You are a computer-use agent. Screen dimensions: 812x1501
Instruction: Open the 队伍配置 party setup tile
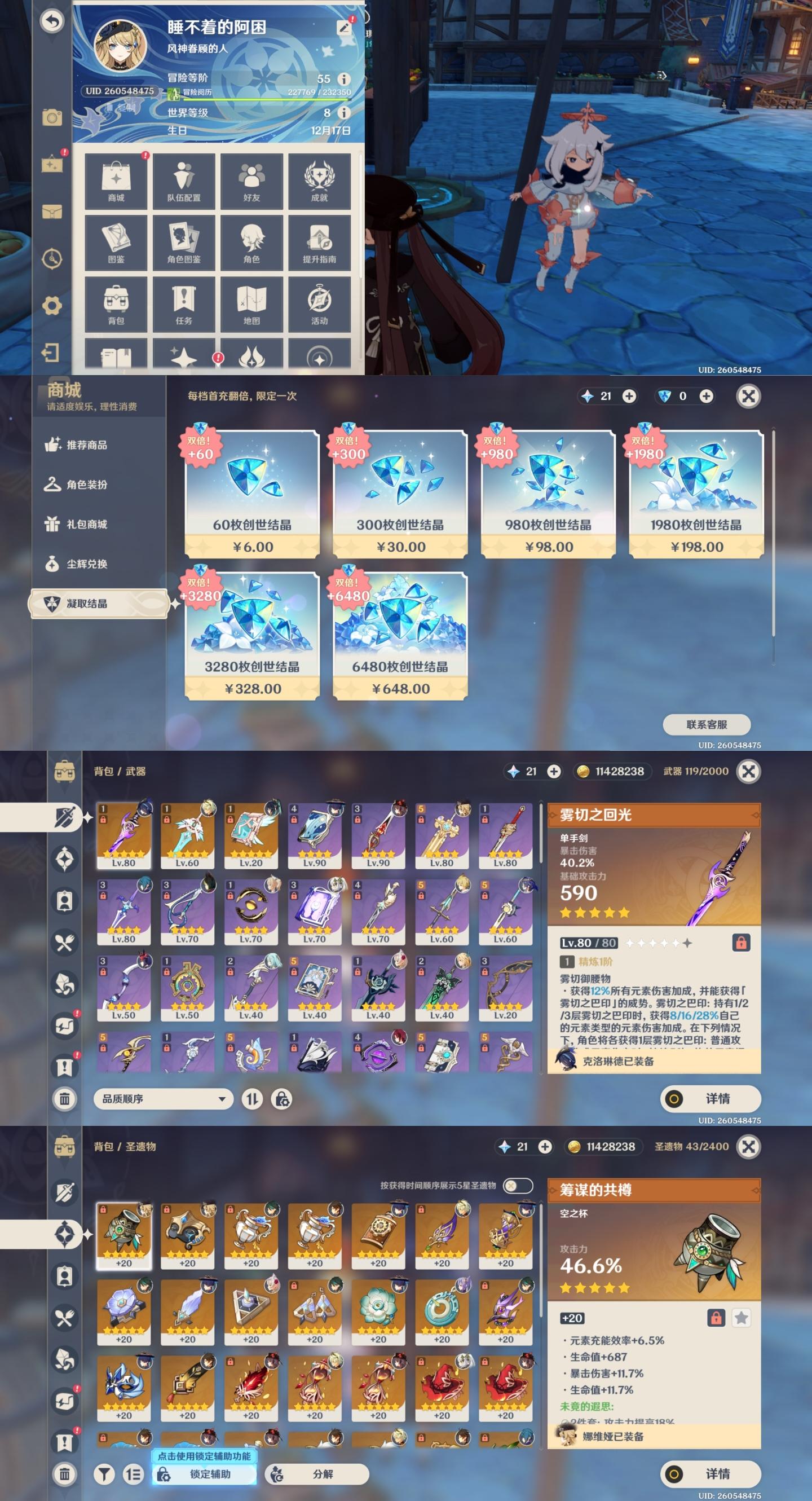click(183, 181)
